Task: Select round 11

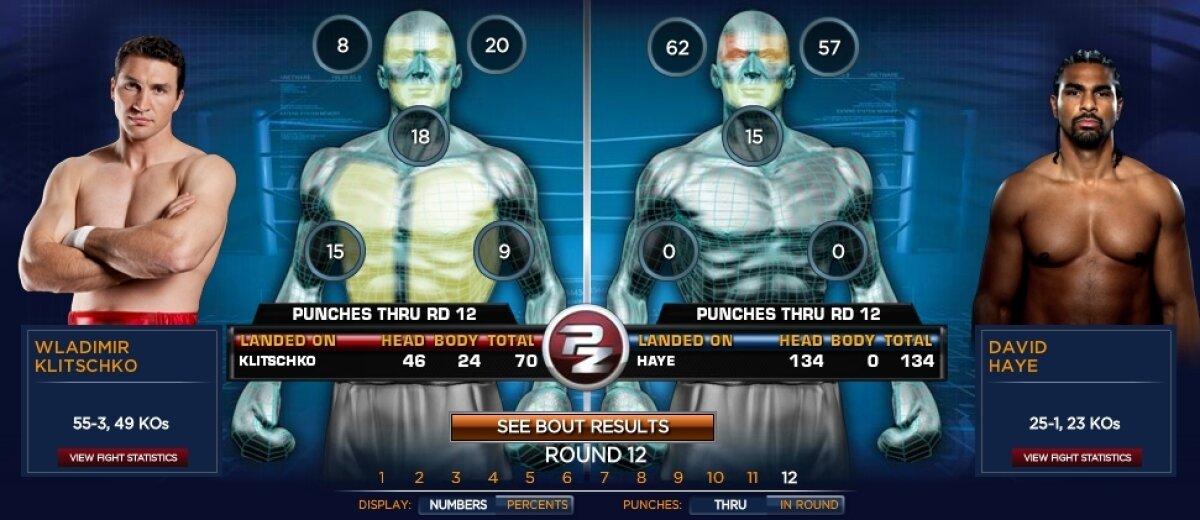Action: tap(753, 478)
